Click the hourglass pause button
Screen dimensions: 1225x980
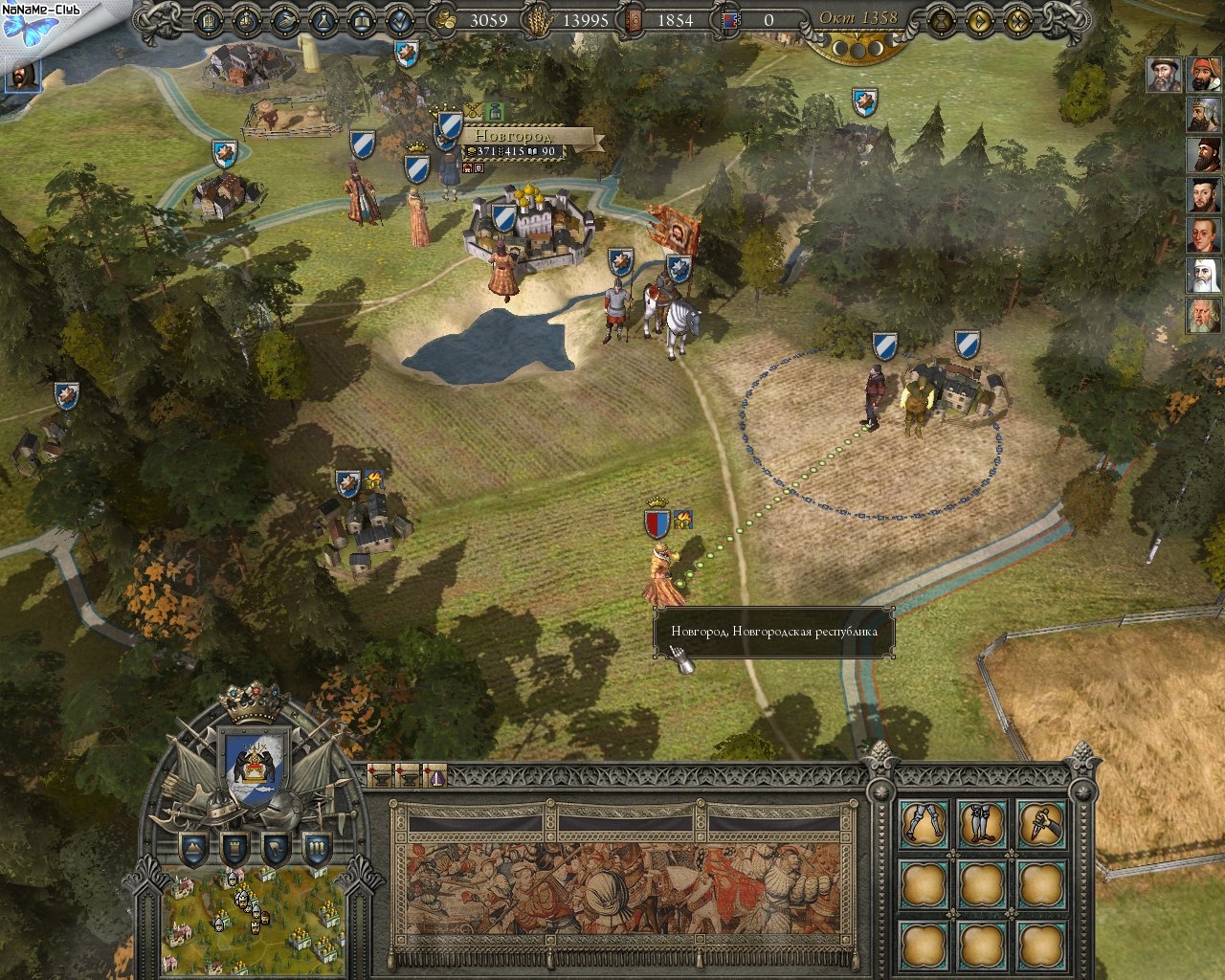tap(942, 19)
